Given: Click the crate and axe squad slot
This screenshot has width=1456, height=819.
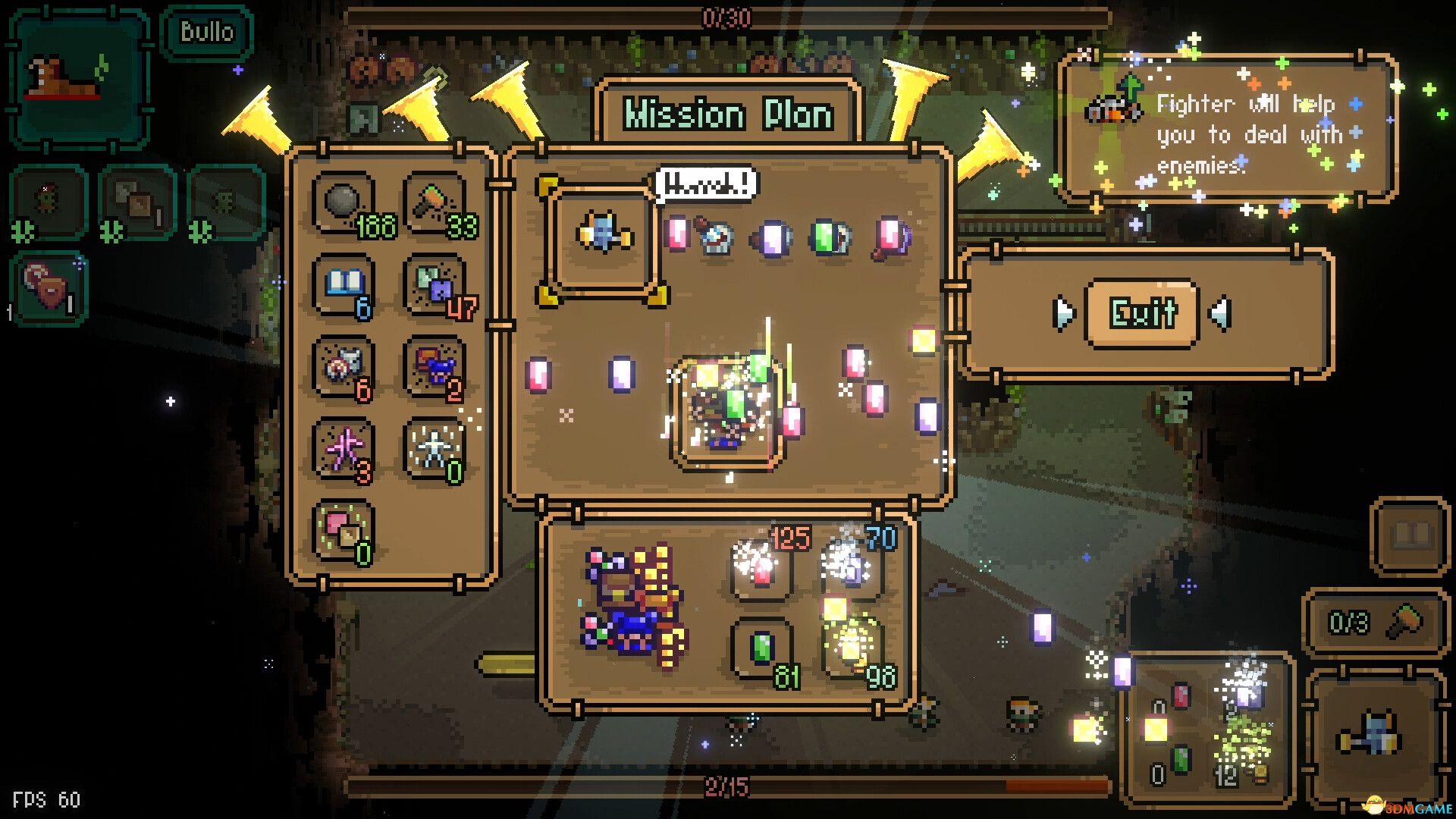Looking at the screenshot, I should coord(138,203).
